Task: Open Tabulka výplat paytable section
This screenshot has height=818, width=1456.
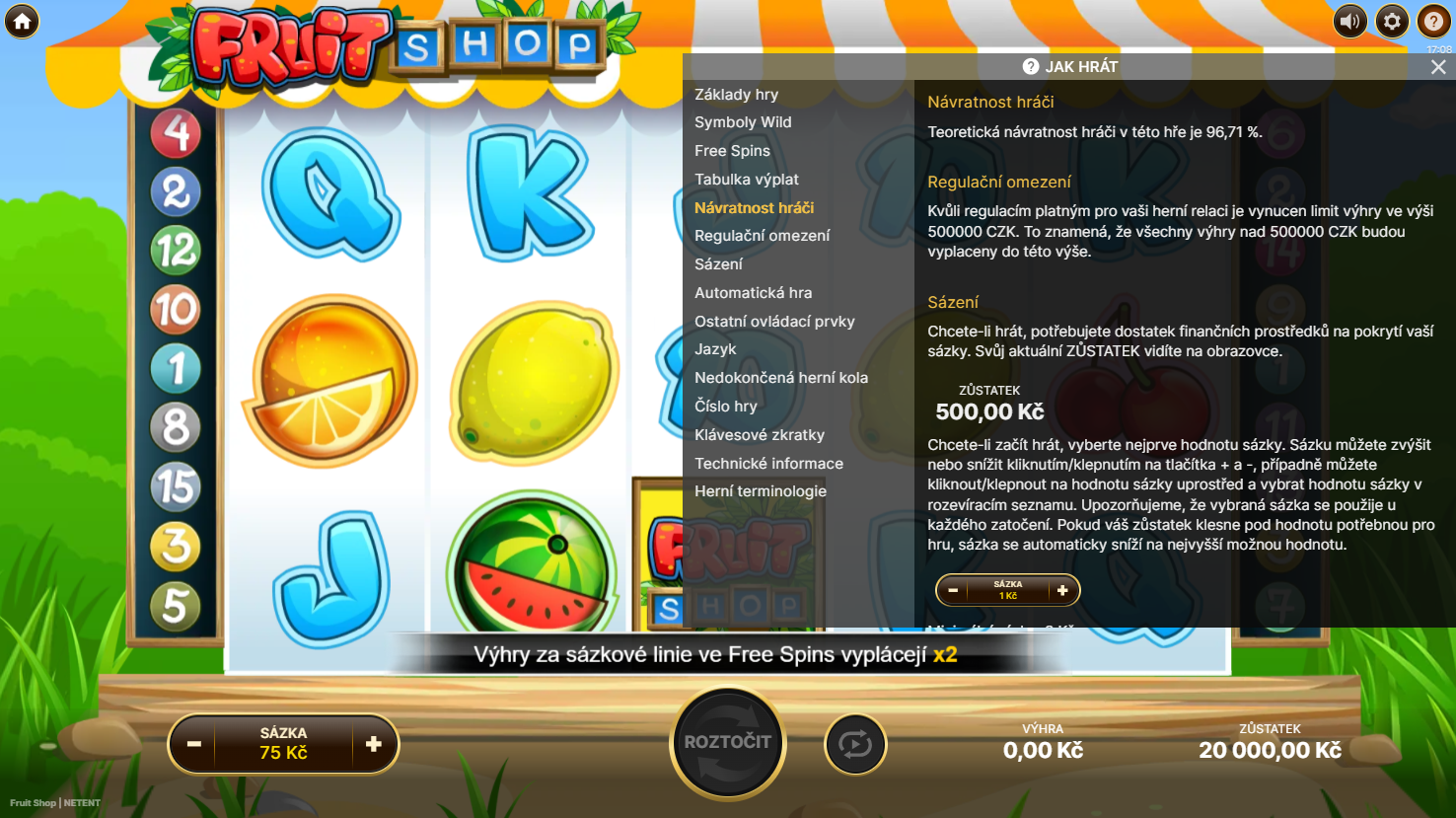Action: point(747,180)
